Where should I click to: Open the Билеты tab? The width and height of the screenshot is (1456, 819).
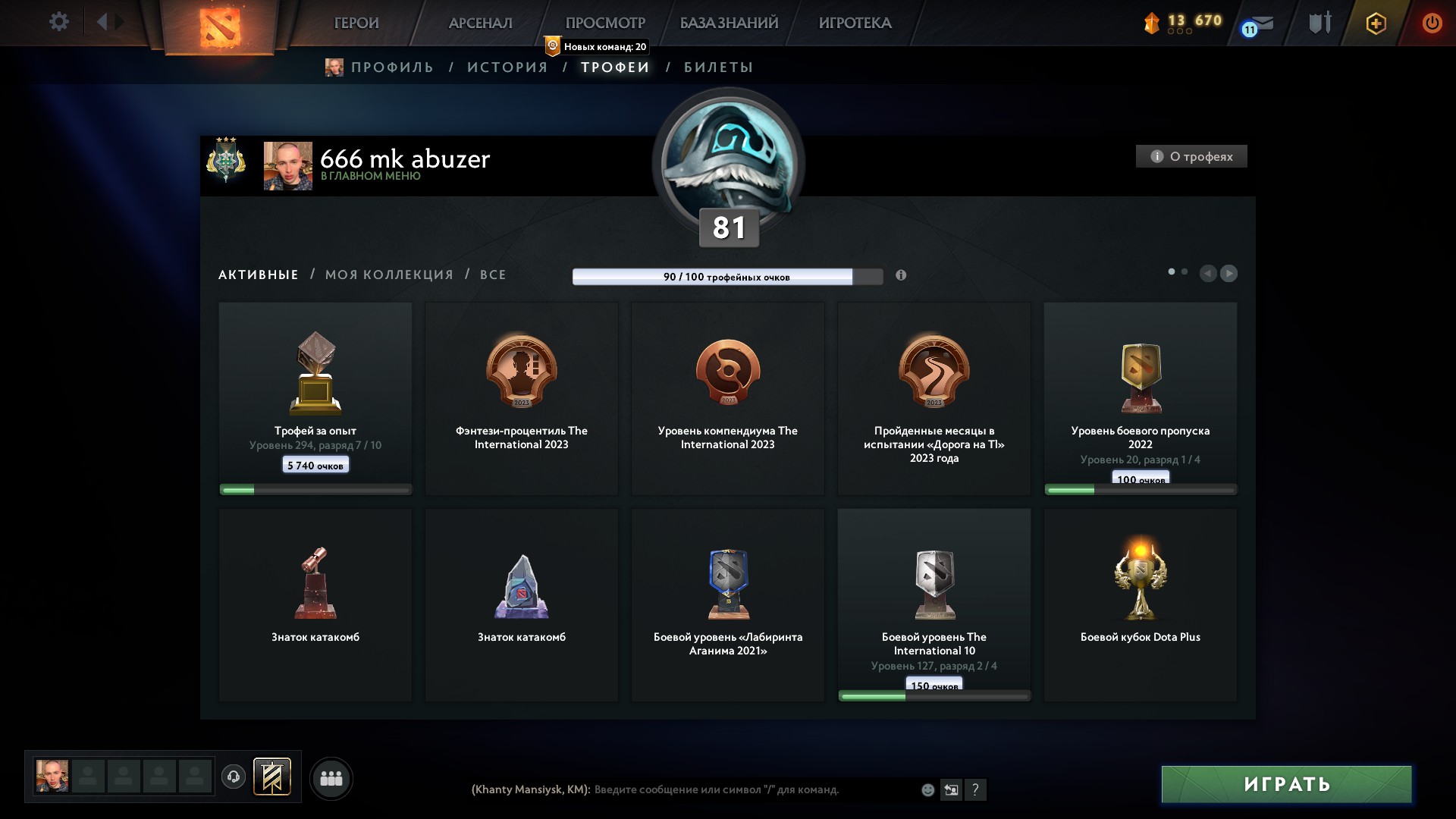[718, 67]
